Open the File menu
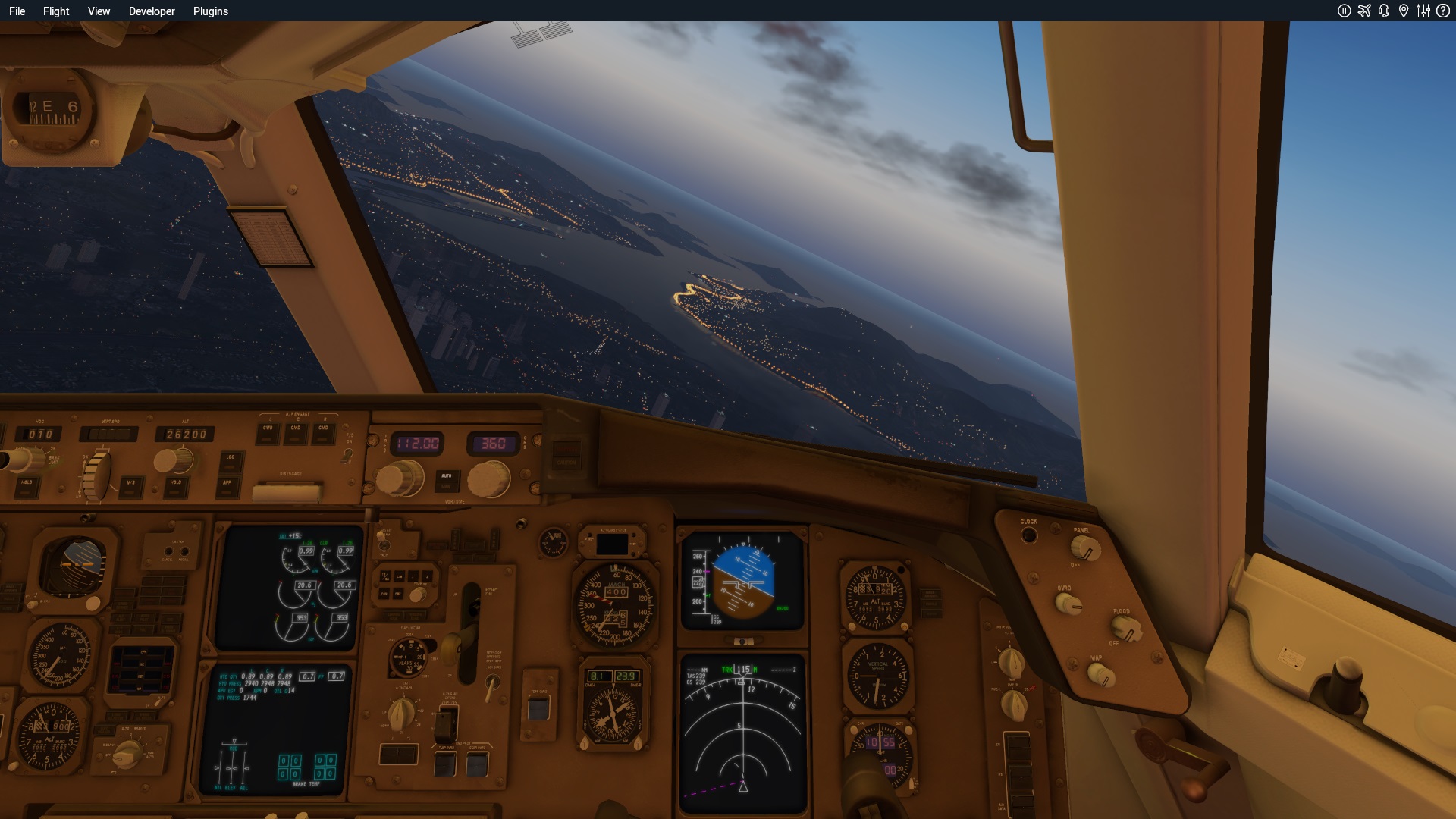 pos(17,11)
